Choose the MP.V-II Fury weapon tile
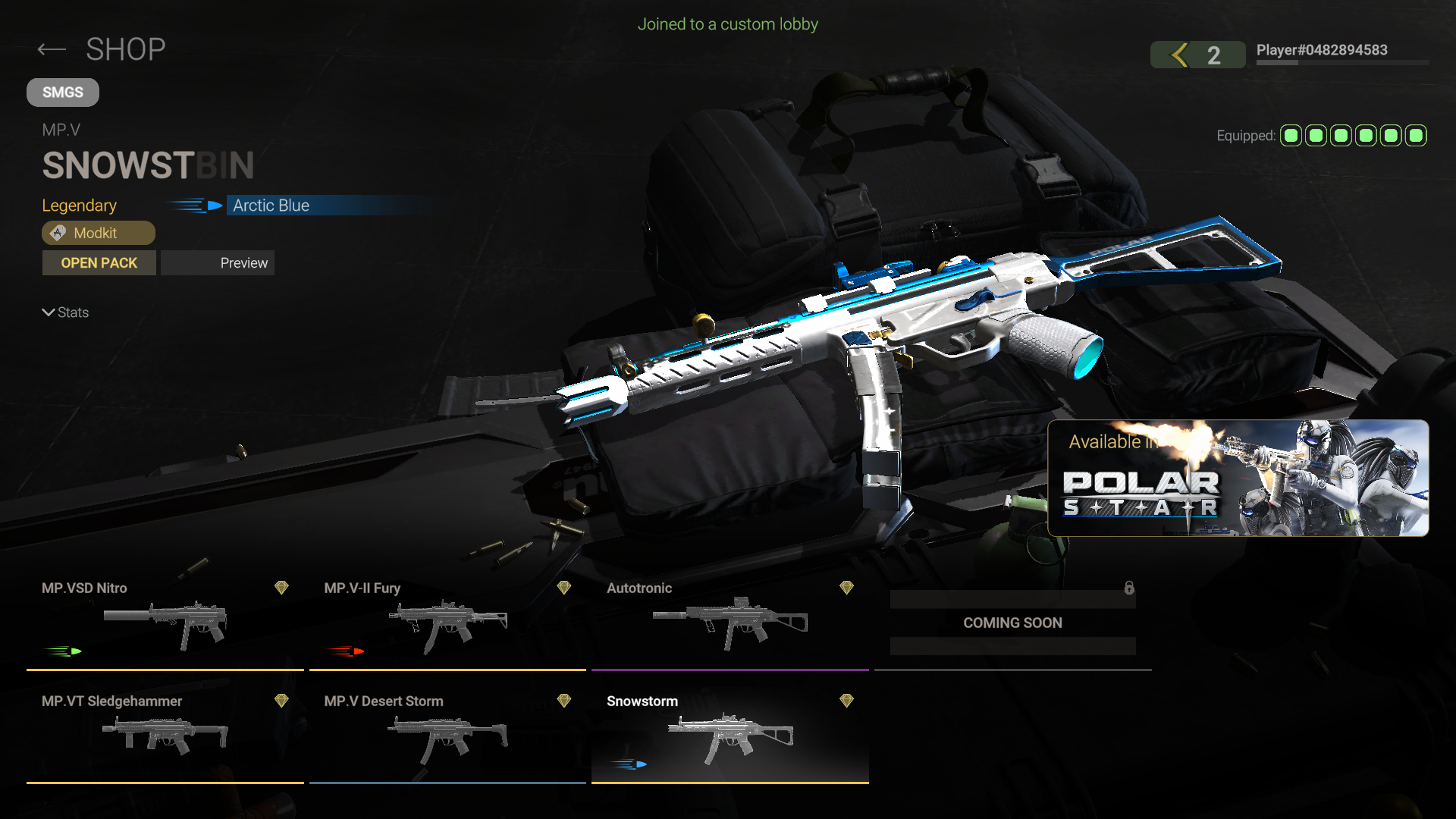Viewport: 1456px width, 819px height. [447, 623]
